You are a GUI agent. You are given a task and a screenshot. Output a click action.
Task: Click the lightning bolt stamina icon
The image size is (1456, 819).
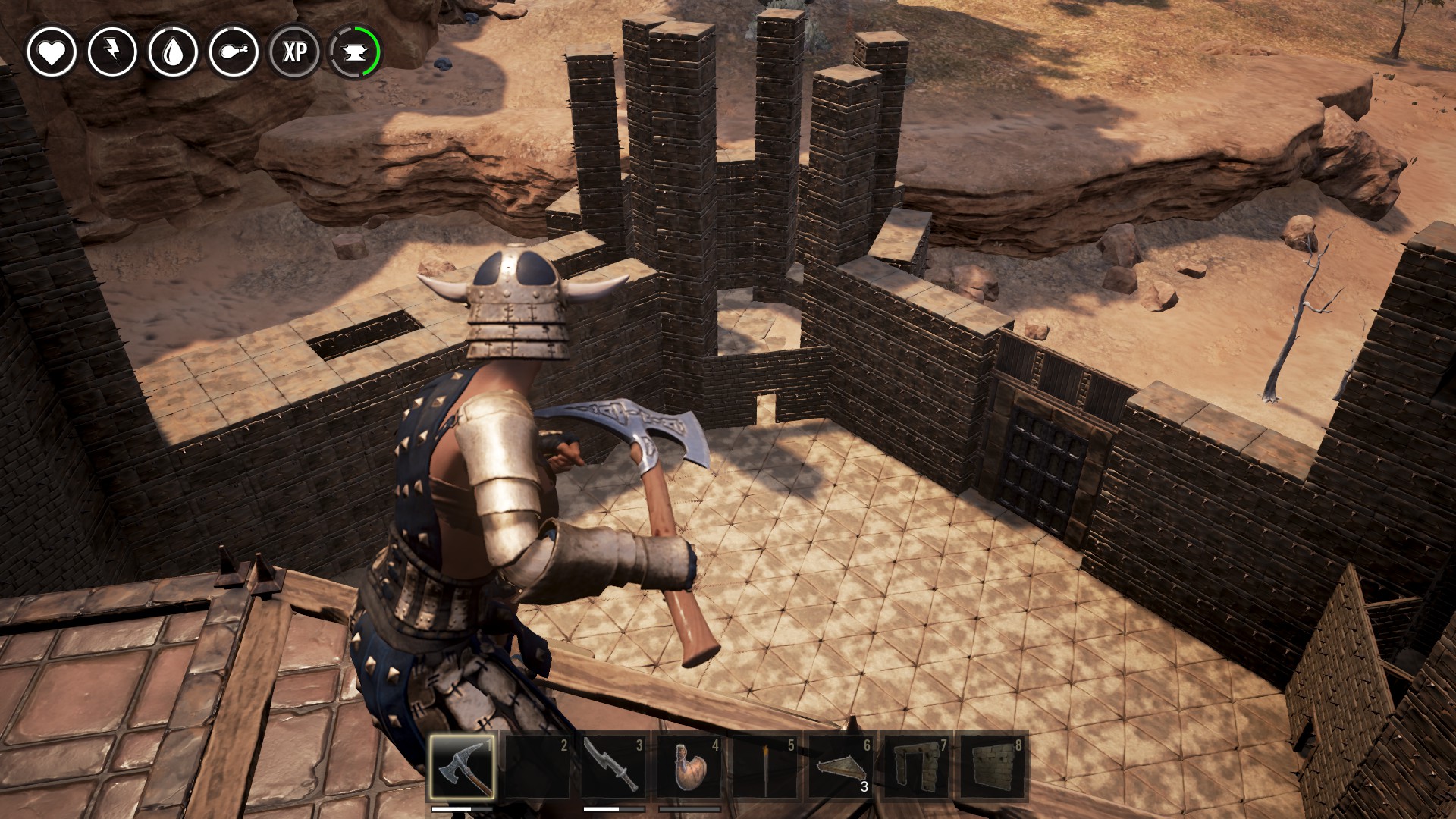point(112,52)
